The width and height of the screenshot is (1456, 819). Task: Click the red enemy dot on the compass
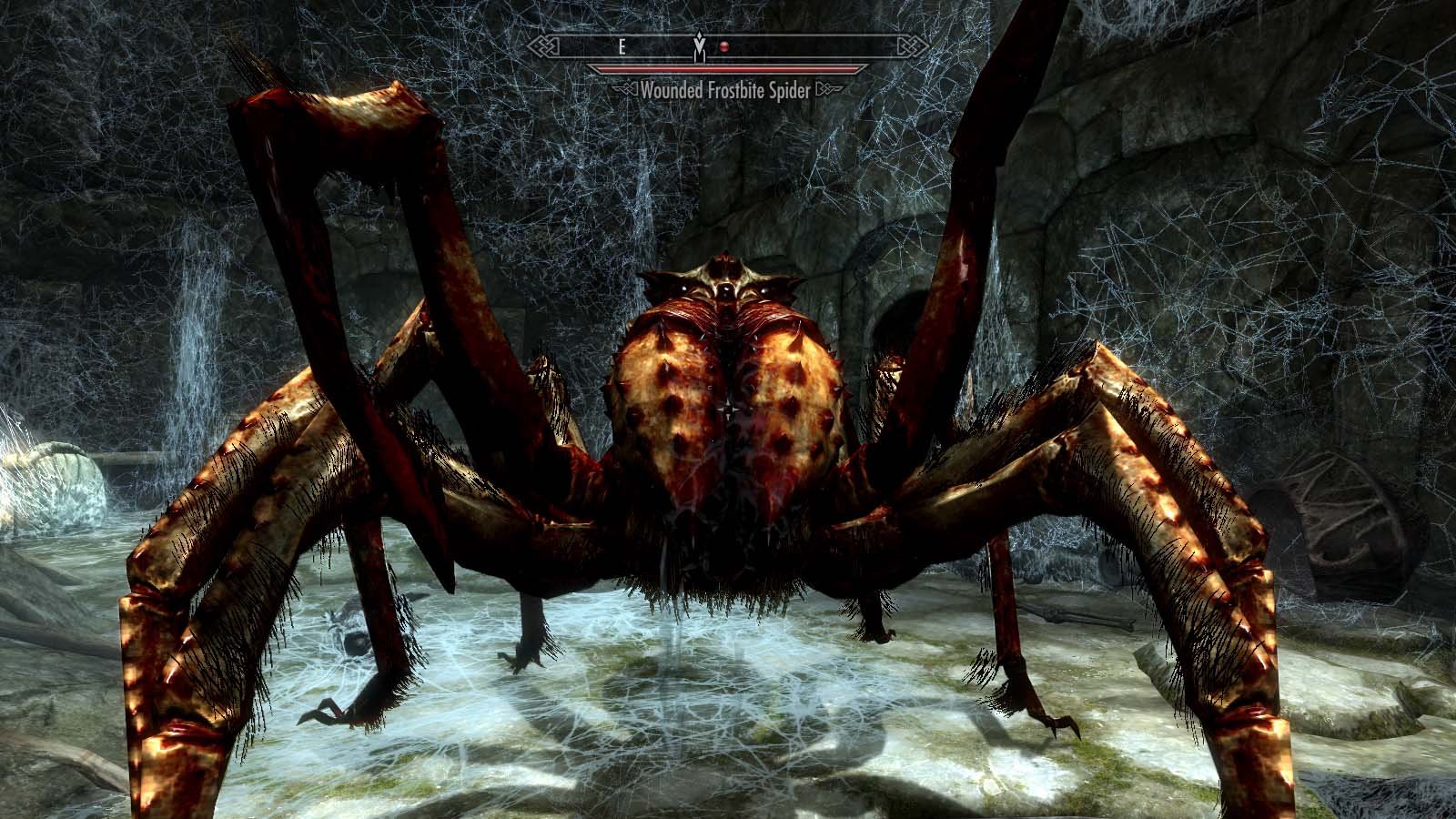pyautogui.click(x=724, y=46)
